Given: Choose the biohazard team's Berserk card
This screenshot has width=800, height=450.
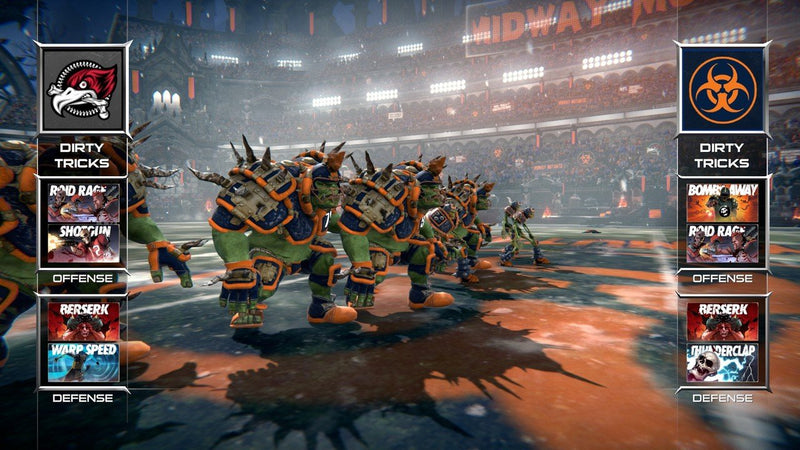Looking at the screenshot, I should pyautogui.click(x=722, y=322).
